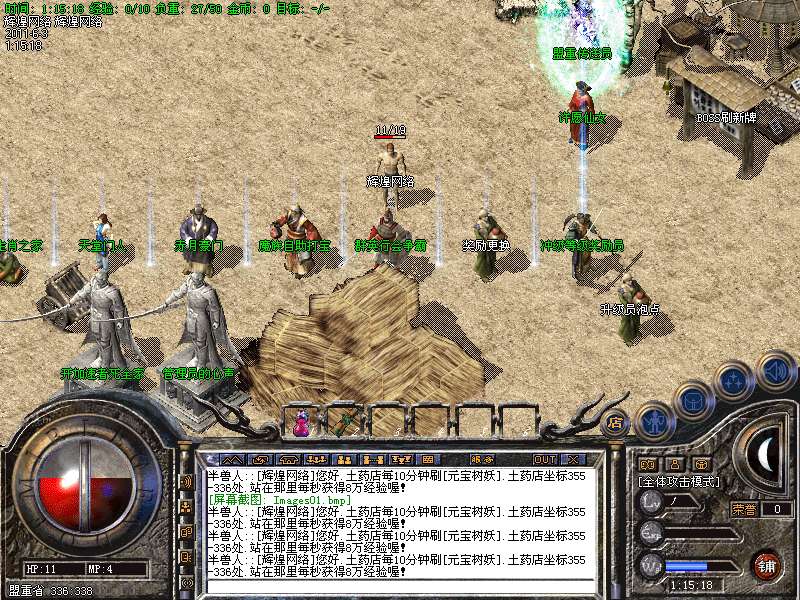Open the minimap icon on the chat toolbar
800x600 pixels.
[x=428, y=459]
